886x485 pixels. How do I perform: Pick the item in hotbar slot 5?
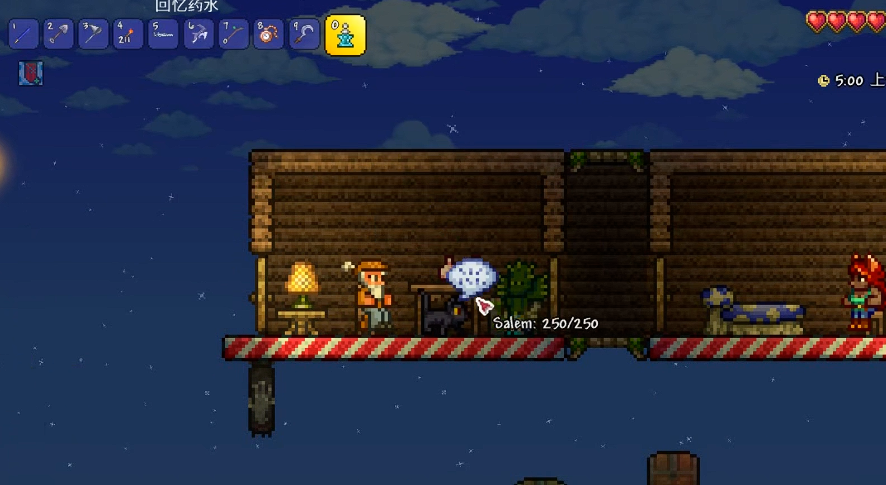click(x=164, y=34)
